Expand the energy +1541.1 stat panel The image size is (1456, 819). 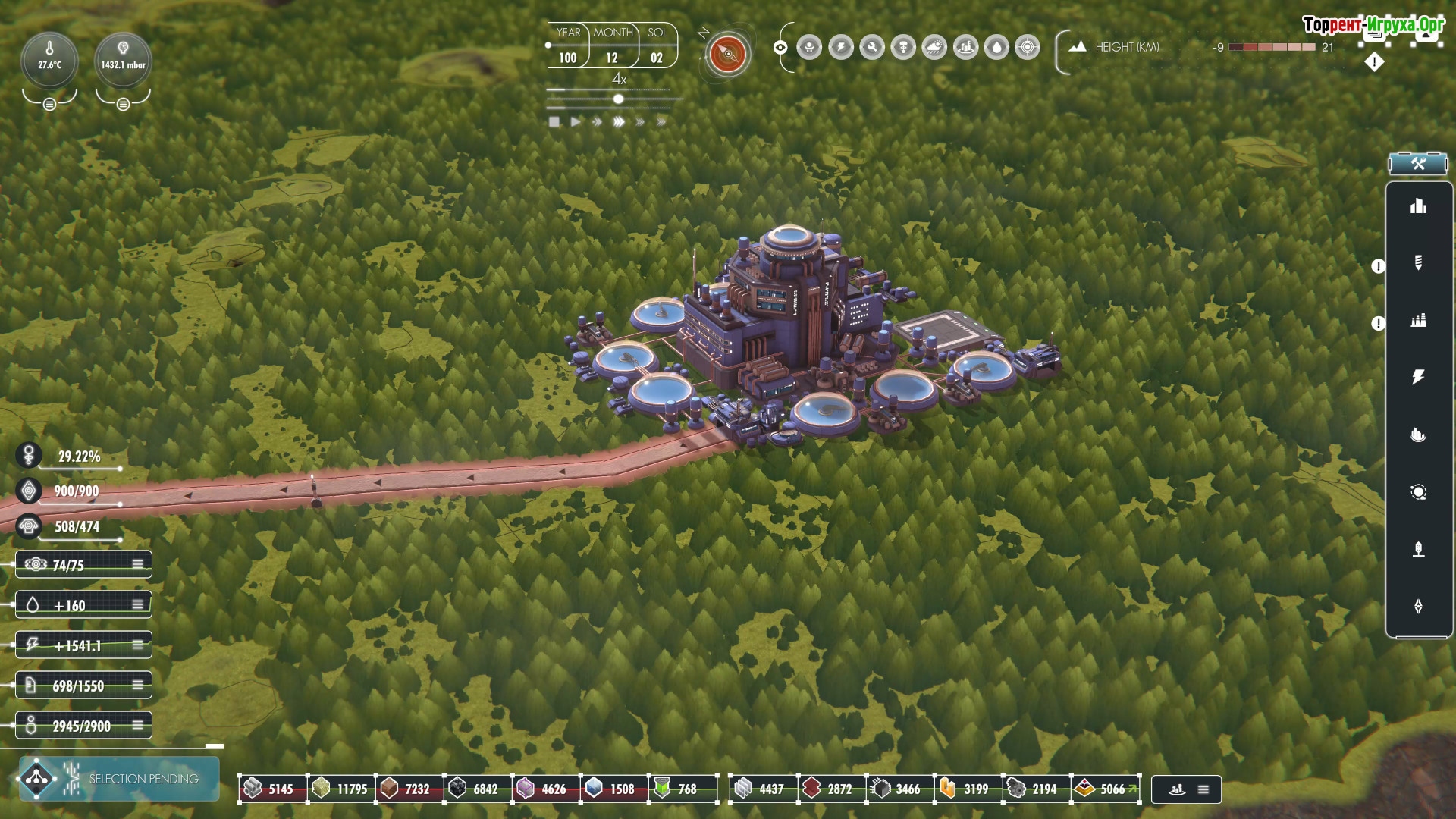coord(137,645)
